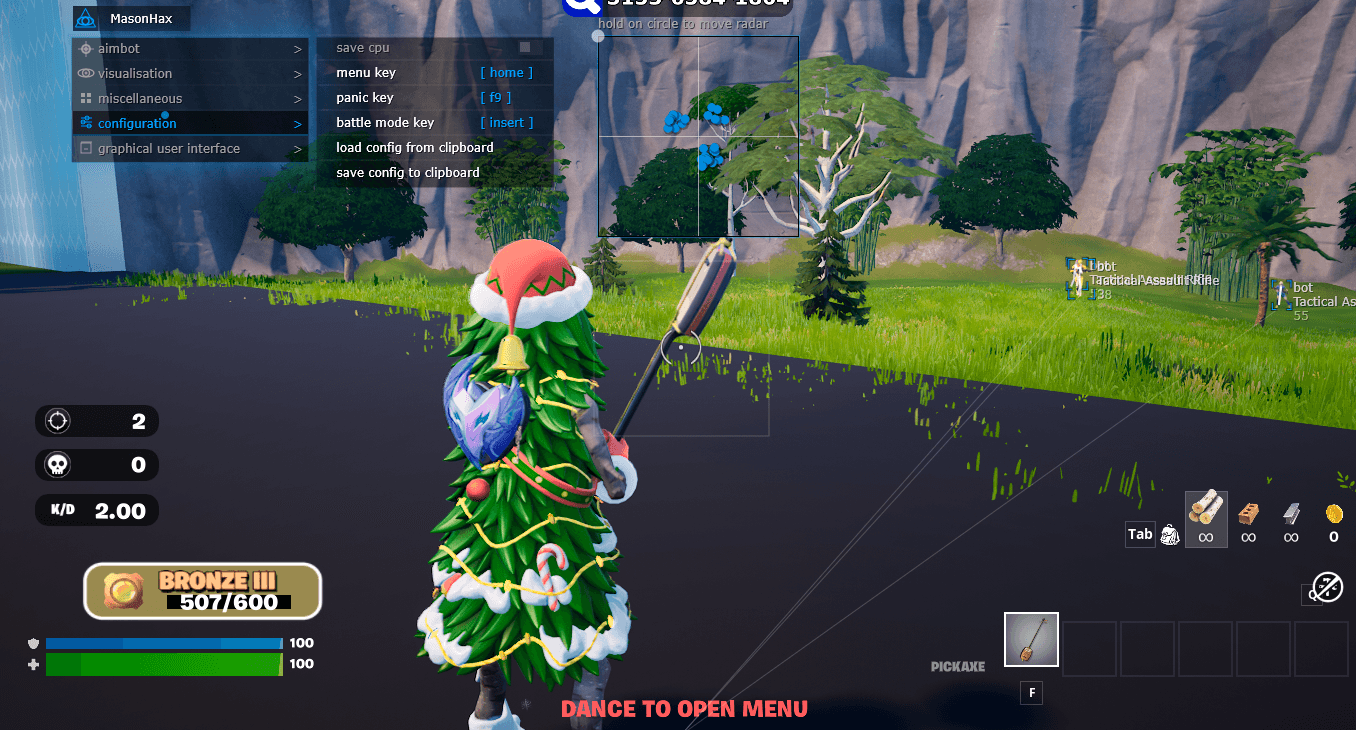Viewport: 1356px width, 730px height.
Task: Click the gold coin icon
Action: point(1333,512)
